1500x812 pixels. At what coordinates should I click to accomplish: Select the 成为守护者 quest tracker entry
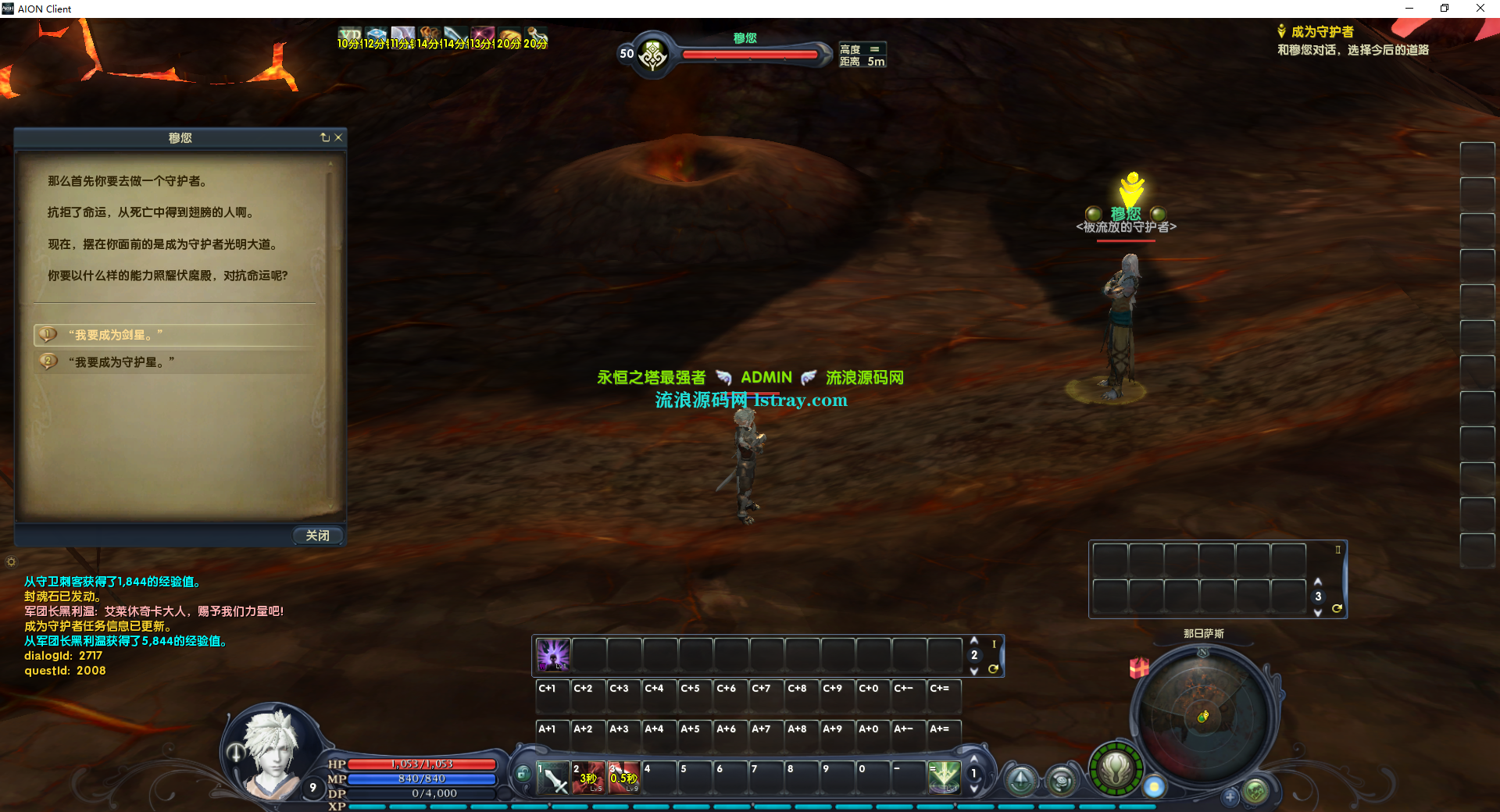tap(1322, 32)
